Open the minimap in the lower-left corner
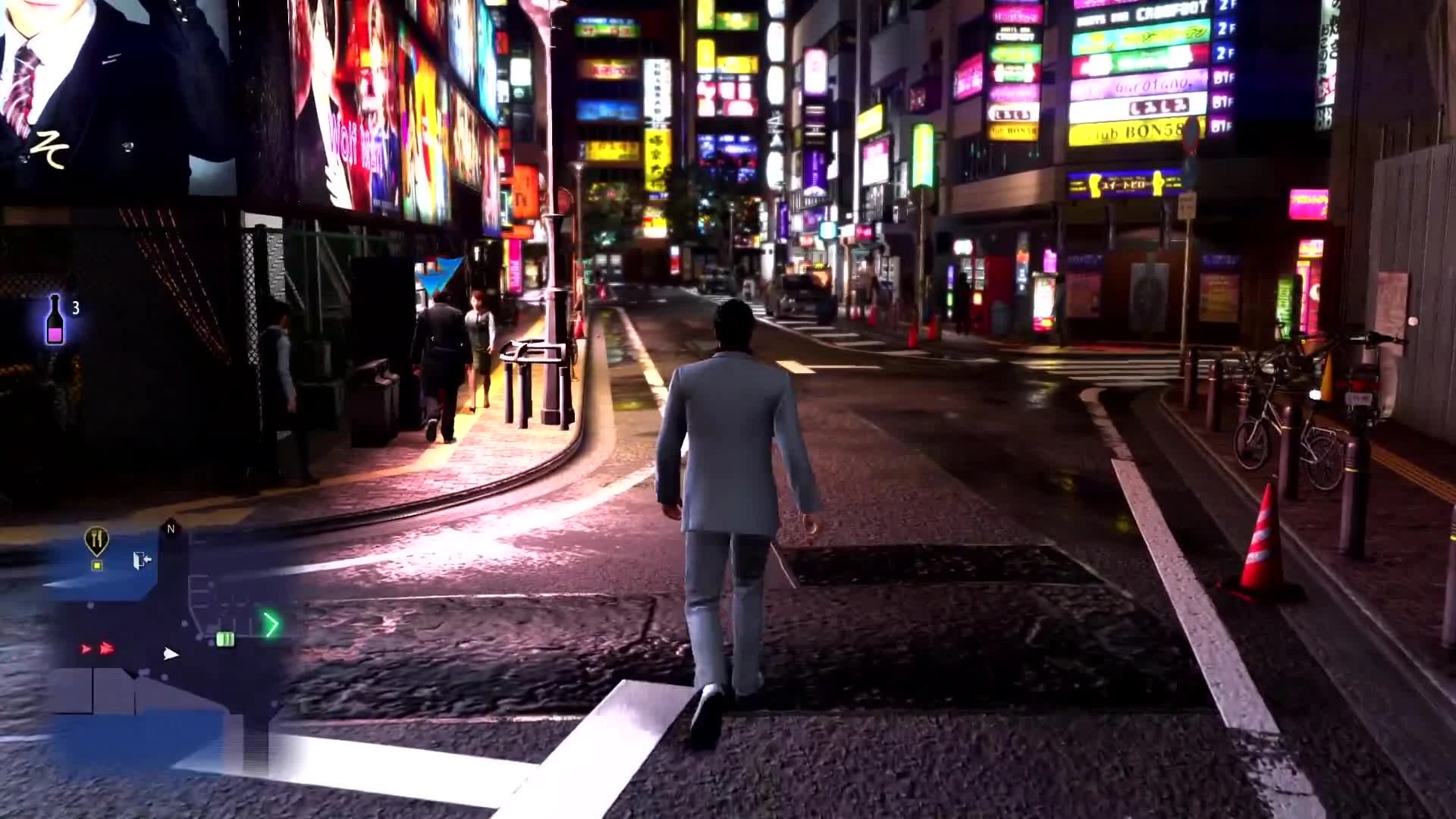Screen dimensions: 1456x819 coord(167,645)
